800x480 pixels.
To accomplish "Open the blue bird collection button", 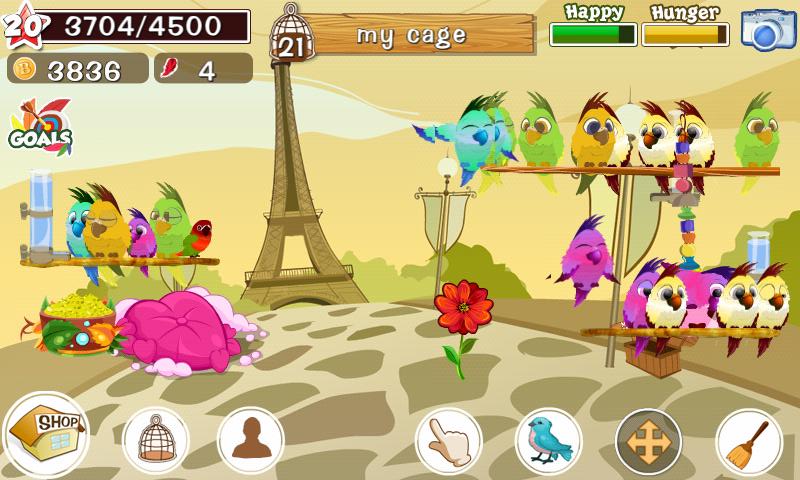I will tap(548, 440).
